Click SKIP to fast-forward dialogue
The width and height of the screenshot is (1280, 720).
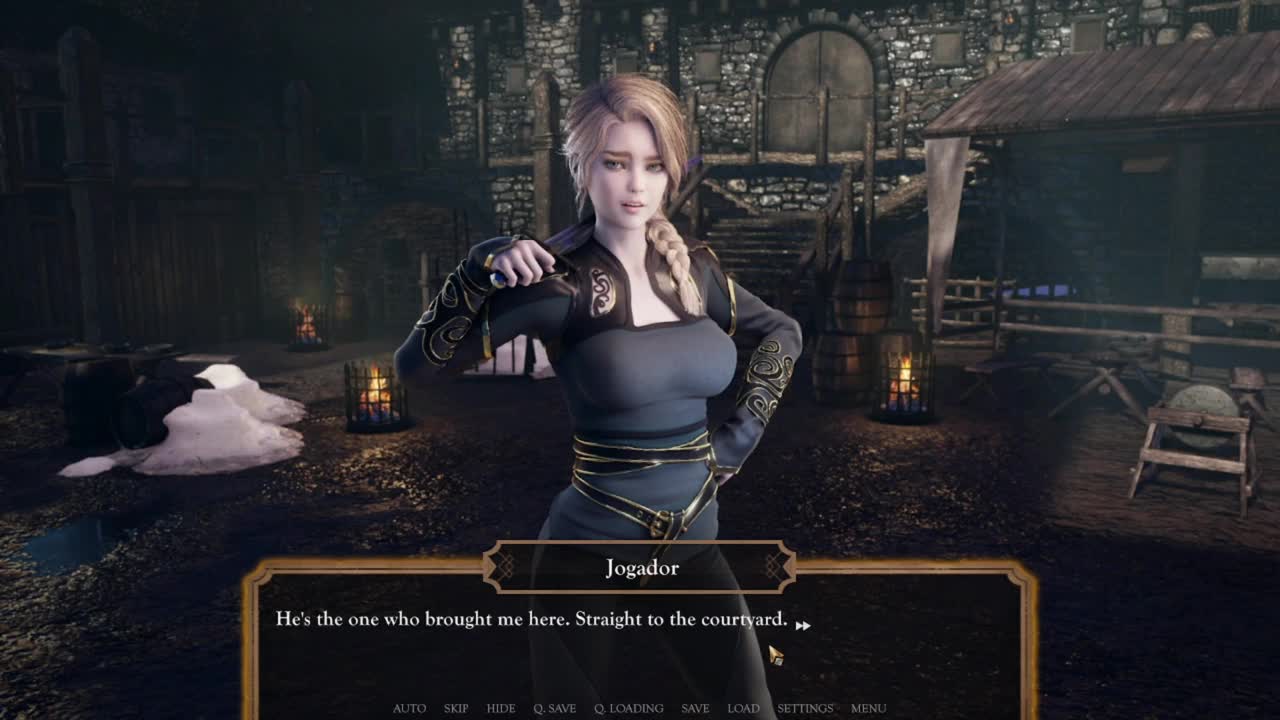(x=456, y=708)
